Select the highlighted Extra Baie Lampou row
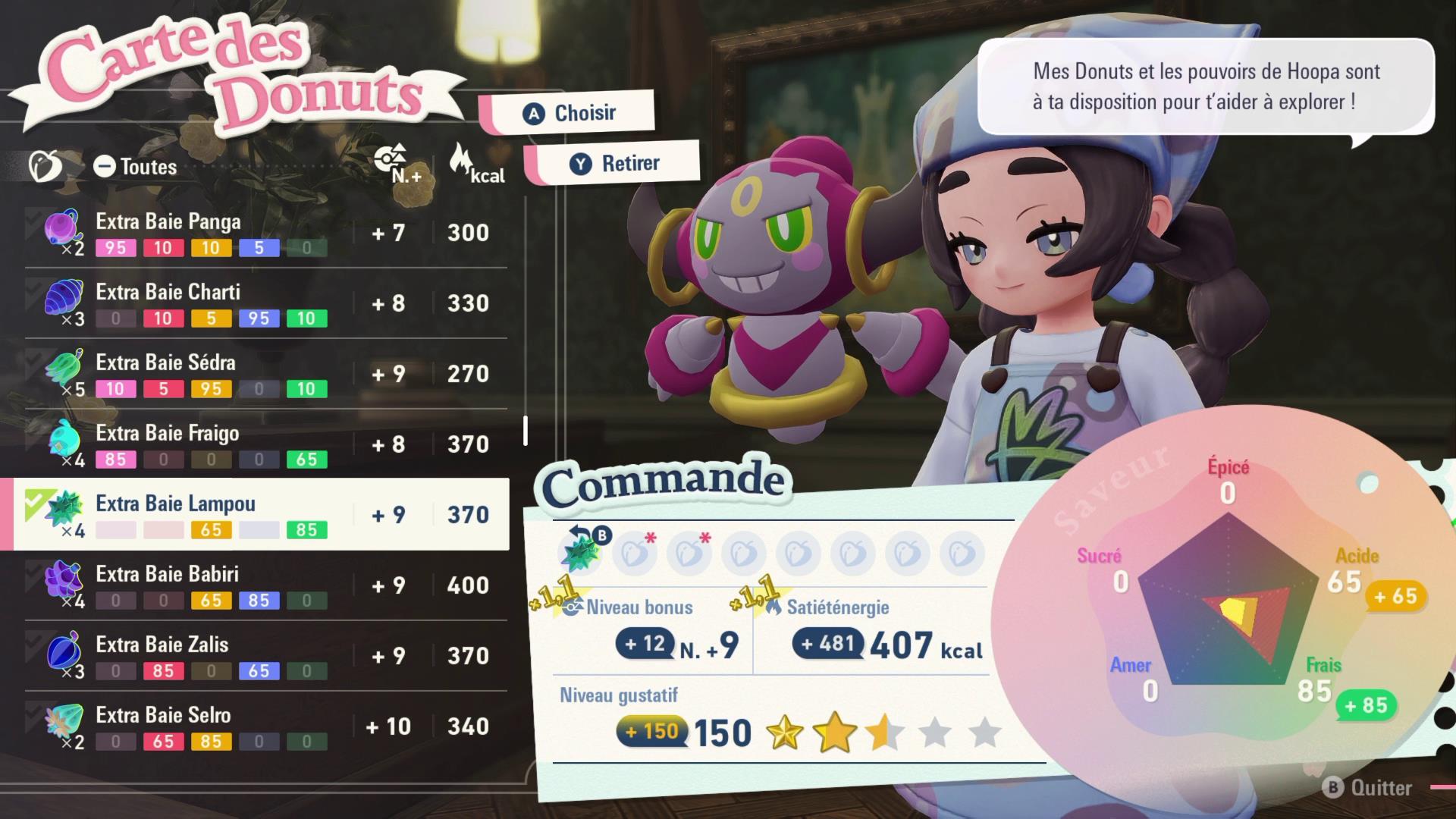1456x819 pixels. 258,513
